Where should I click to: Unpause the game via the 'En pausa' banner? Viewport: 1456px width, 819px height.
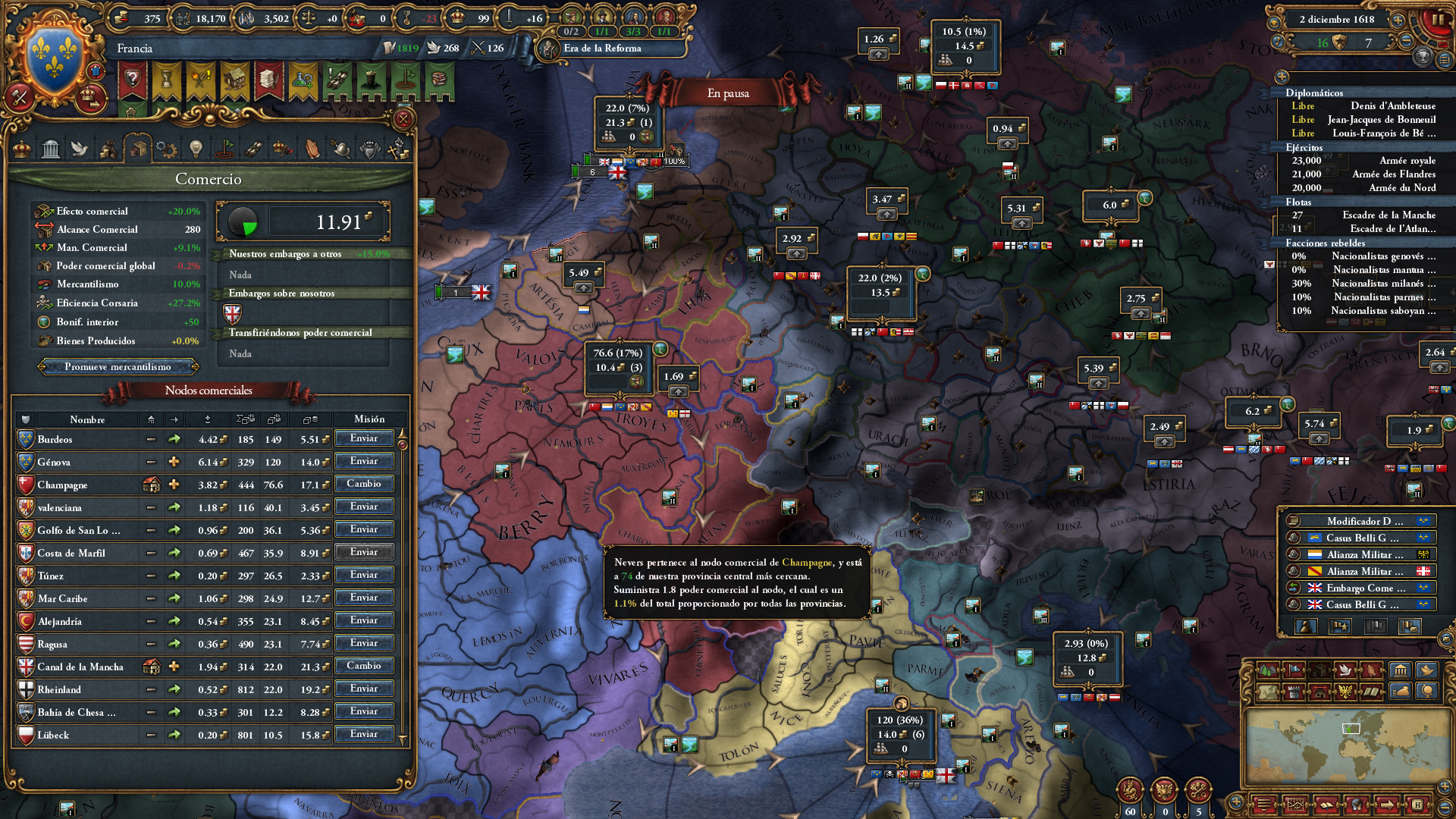(x=727, y=93)
